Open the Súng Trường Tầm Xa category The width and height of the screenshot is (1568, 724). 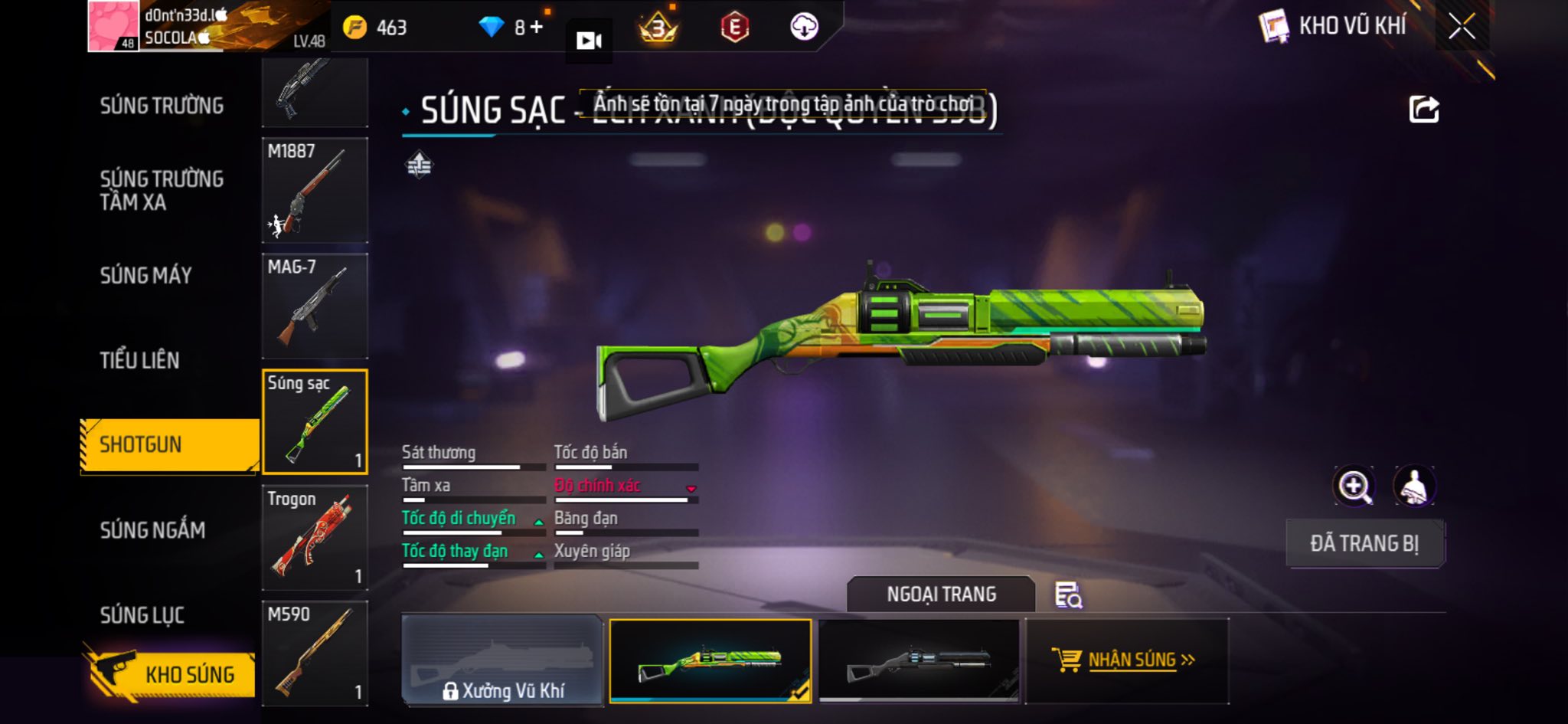point(162,190)
